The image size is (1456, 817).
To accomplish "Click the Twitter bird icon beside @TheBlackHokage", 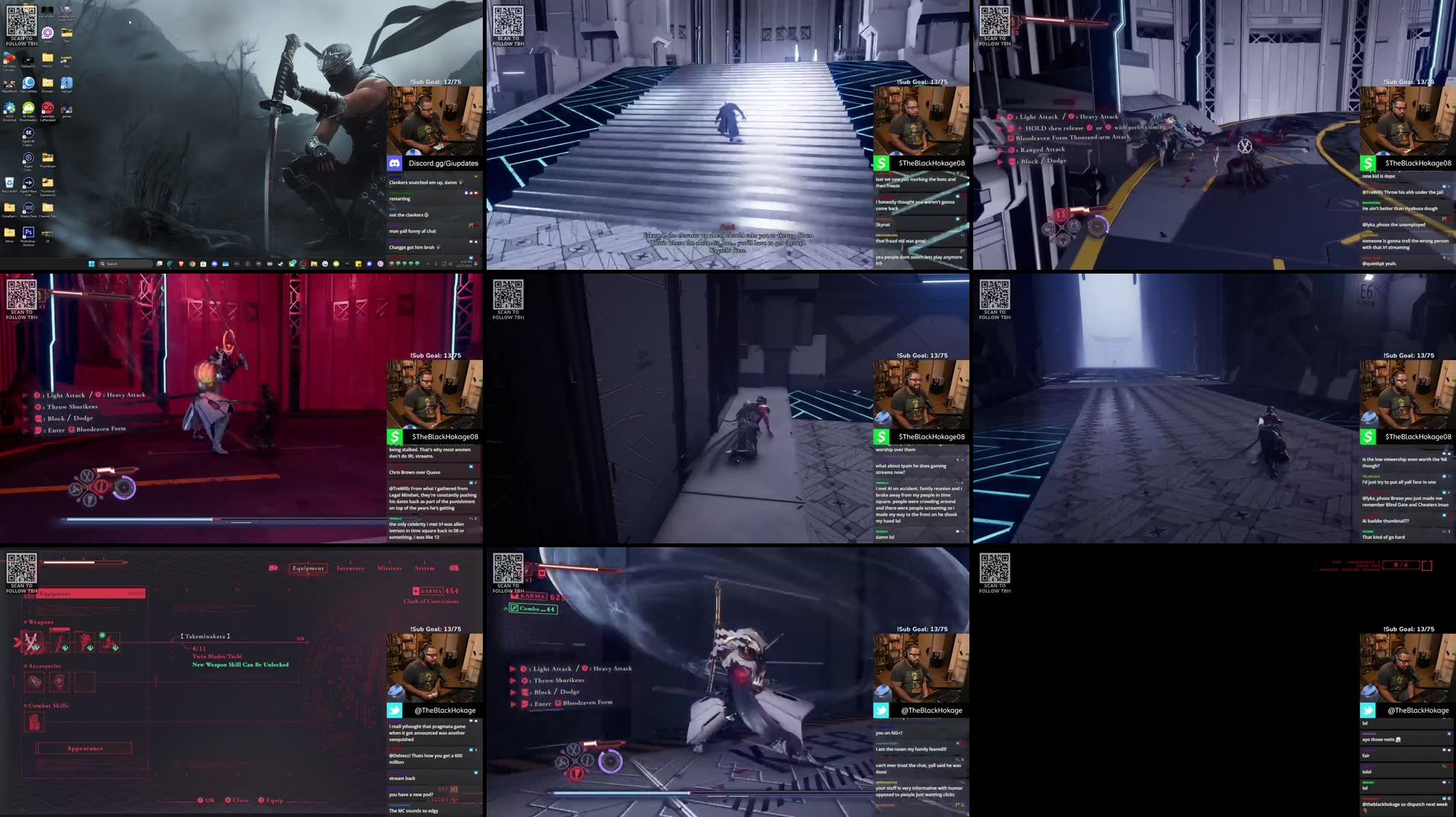I will pyautogui.click(x=394, y=711).
